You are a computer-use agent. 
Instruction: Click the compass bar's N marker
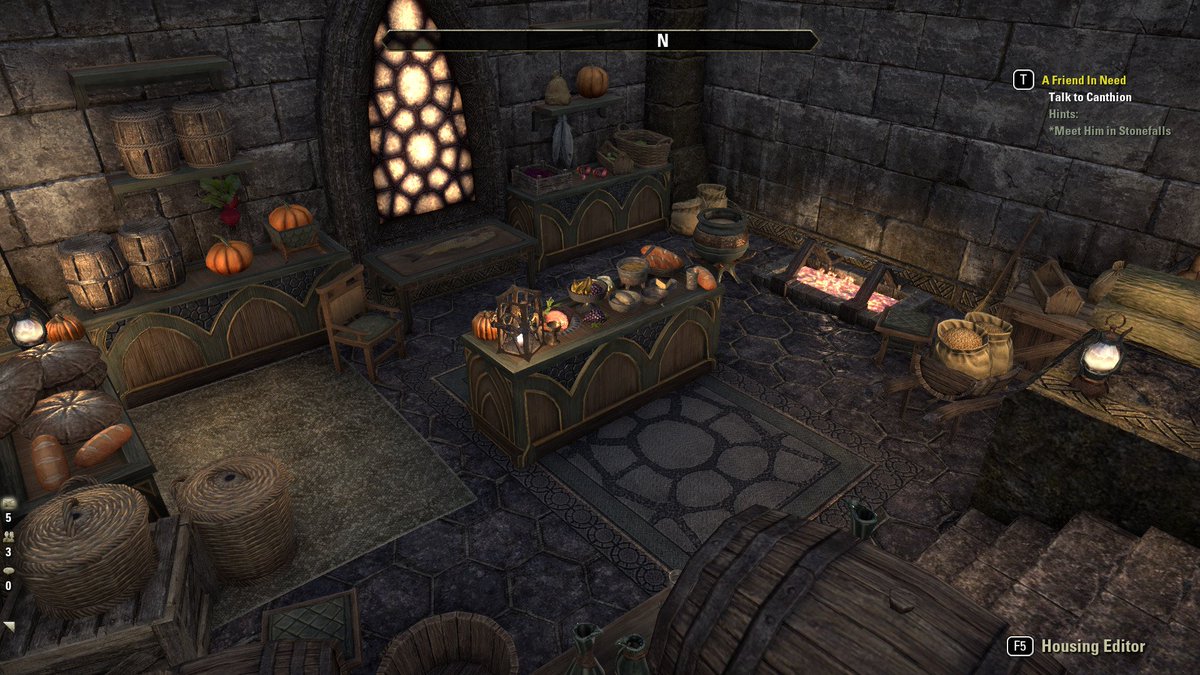[662, 41]
